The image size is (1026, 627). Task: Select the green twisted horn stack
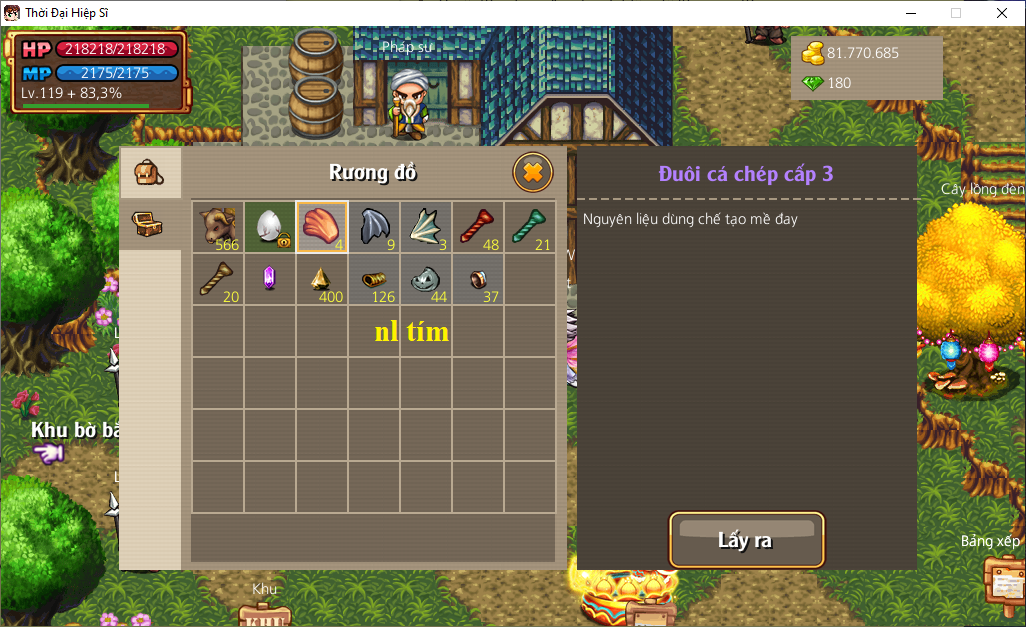pos(530,227)
